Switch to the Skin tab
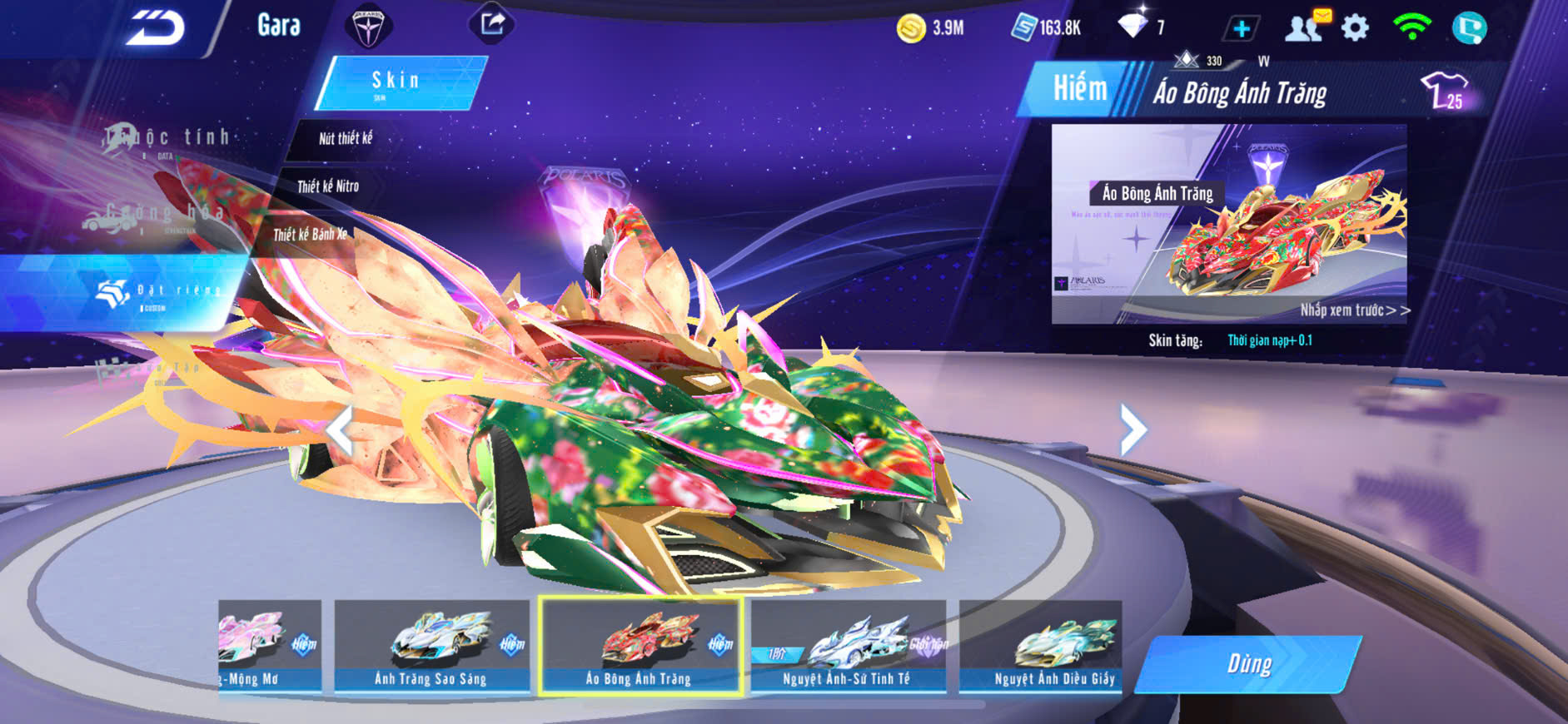The height and width of the screenshot is (724, 1568). click(398, 82)
